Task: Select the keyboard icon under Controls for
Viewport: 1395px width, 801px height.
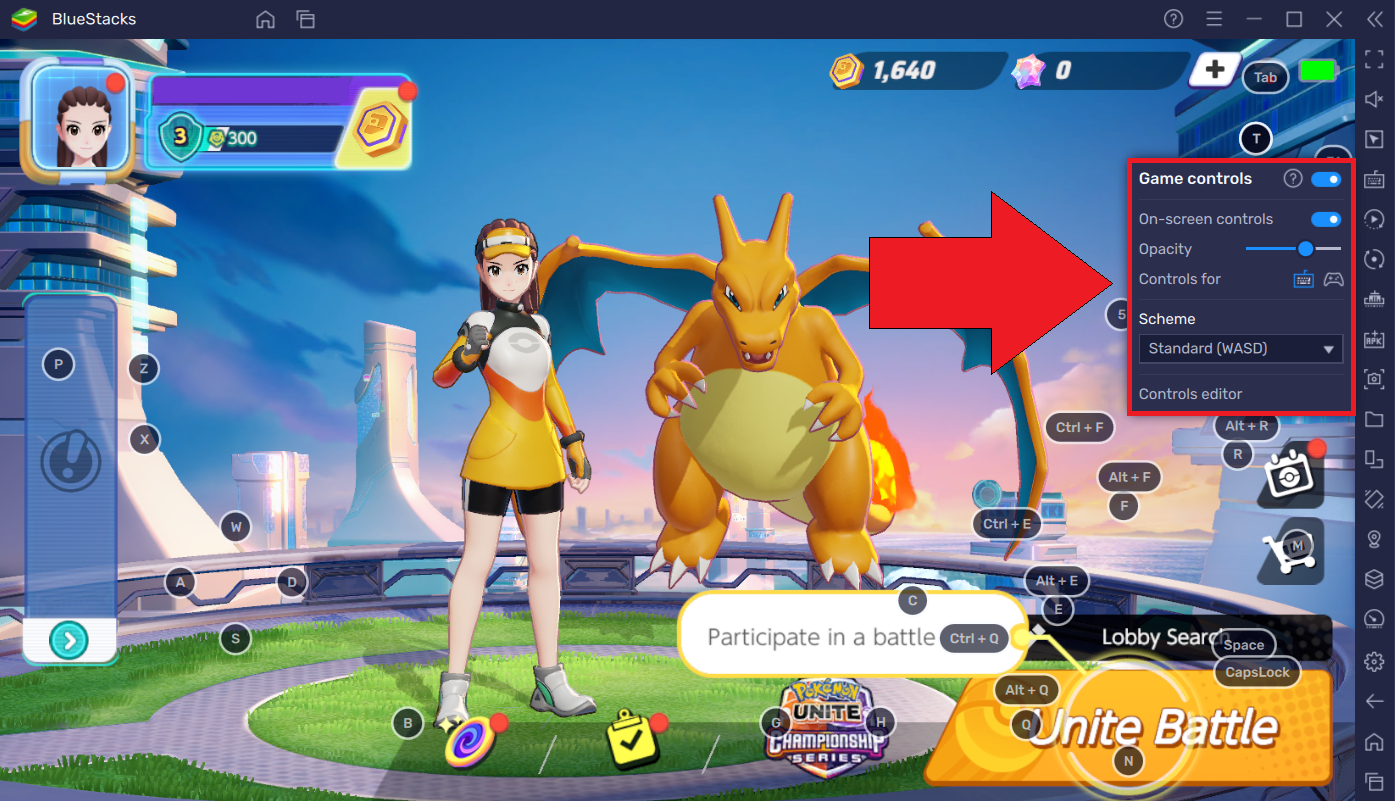Action: coord(1303,280)
